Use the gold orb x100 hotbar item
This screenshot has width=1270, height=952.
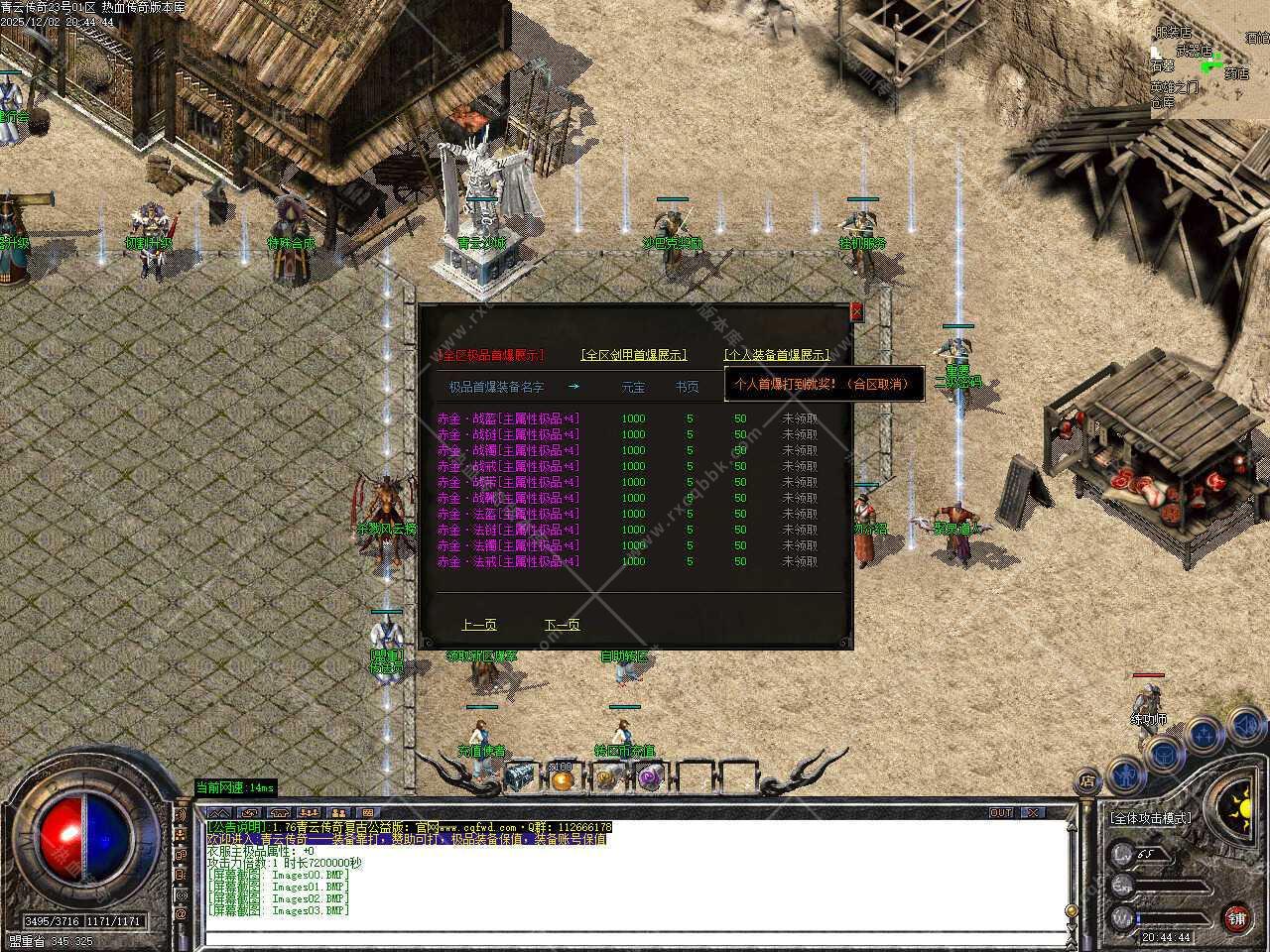click(x=563, y=778)
